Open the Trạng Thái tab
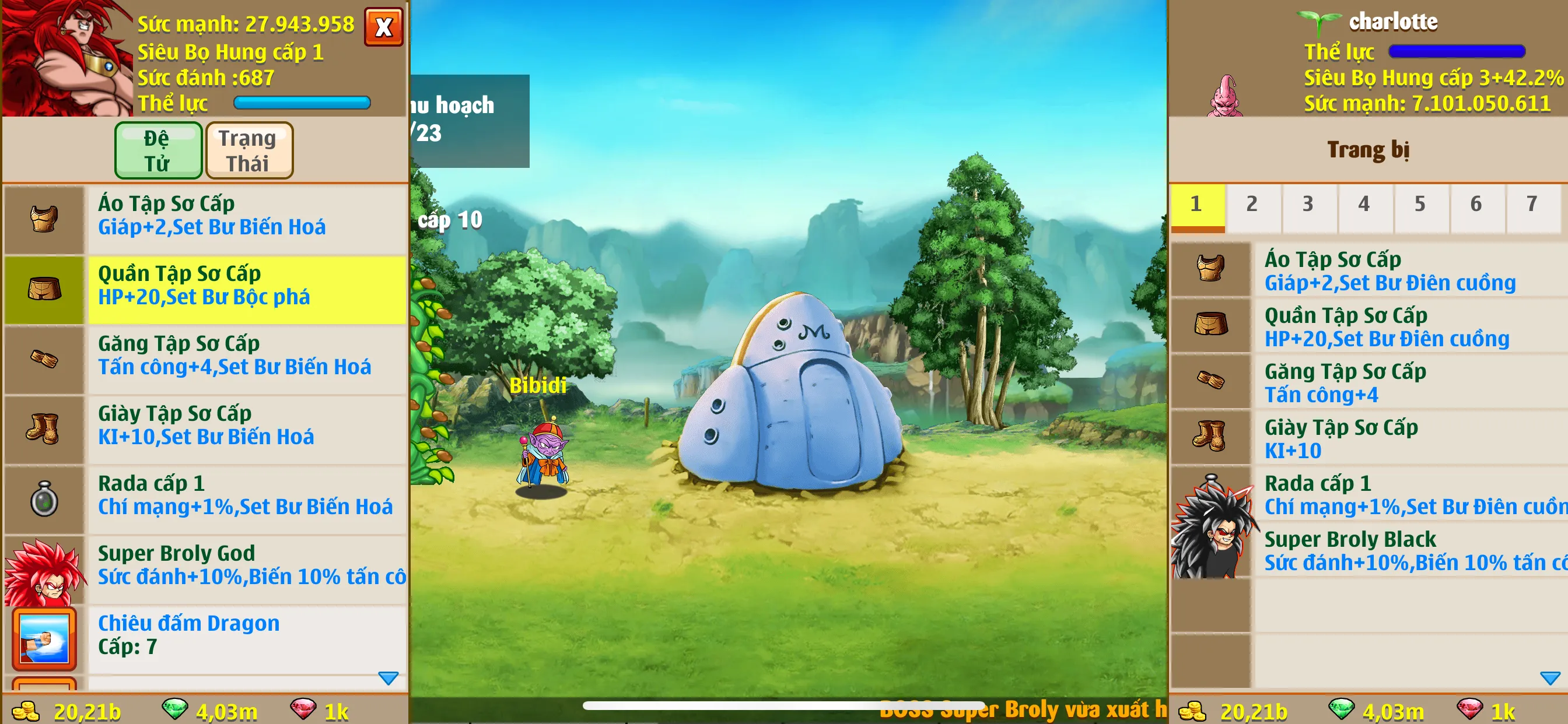The image size is (1568, 724). (x=249, y=150)
